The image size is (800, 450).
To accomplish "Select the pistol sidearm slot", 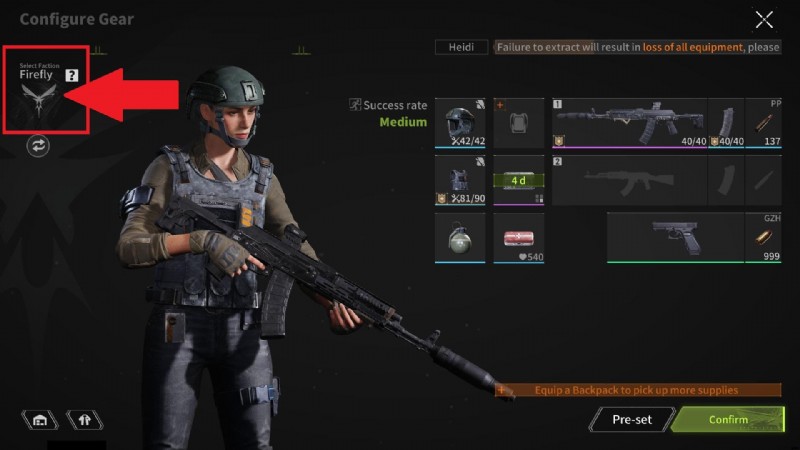I will pyautogui.click(x=676, y=238).
